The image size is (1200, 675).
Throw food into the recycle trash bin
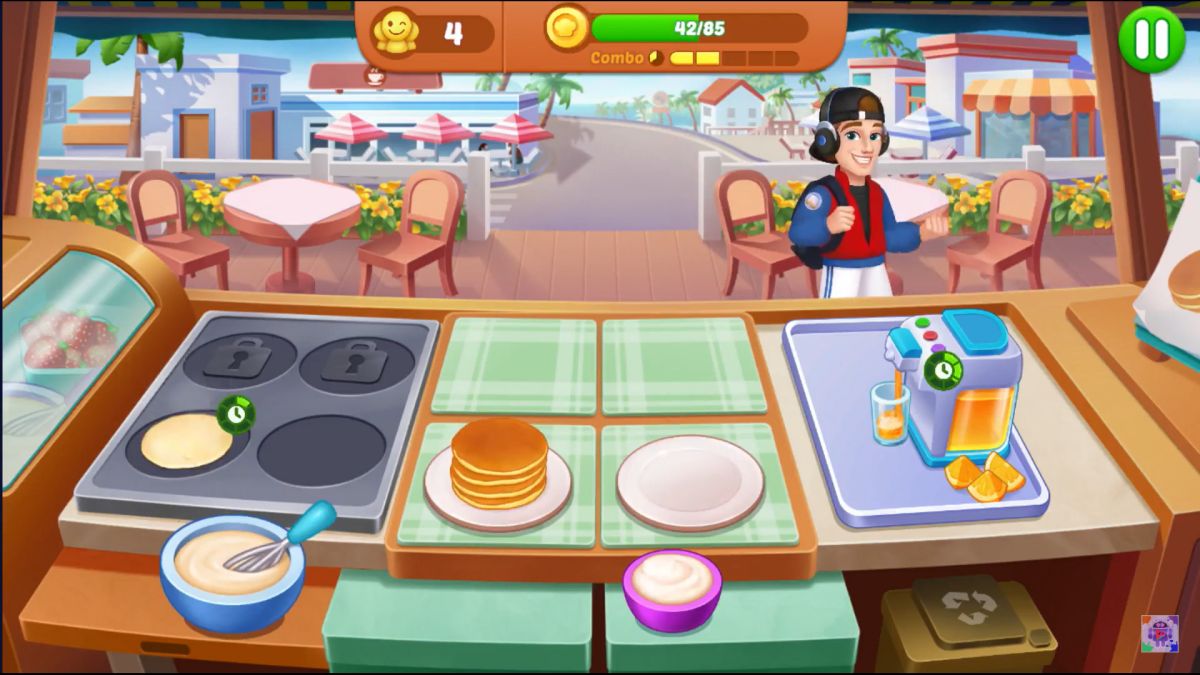(x=965, y=623)
